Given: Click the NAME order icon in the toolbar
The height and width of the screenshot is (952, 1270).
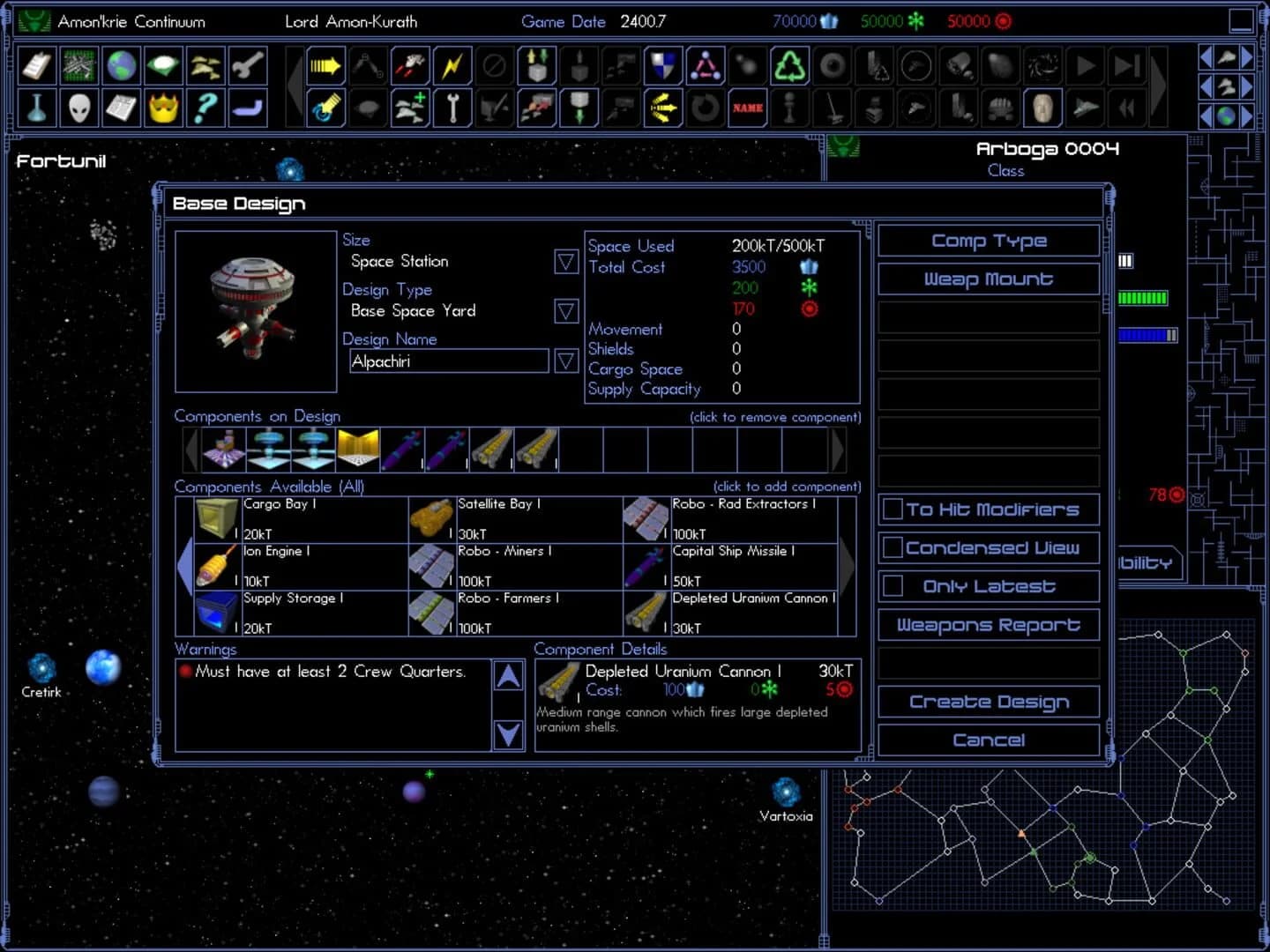Looking at the screenshot, I should 747,108.
